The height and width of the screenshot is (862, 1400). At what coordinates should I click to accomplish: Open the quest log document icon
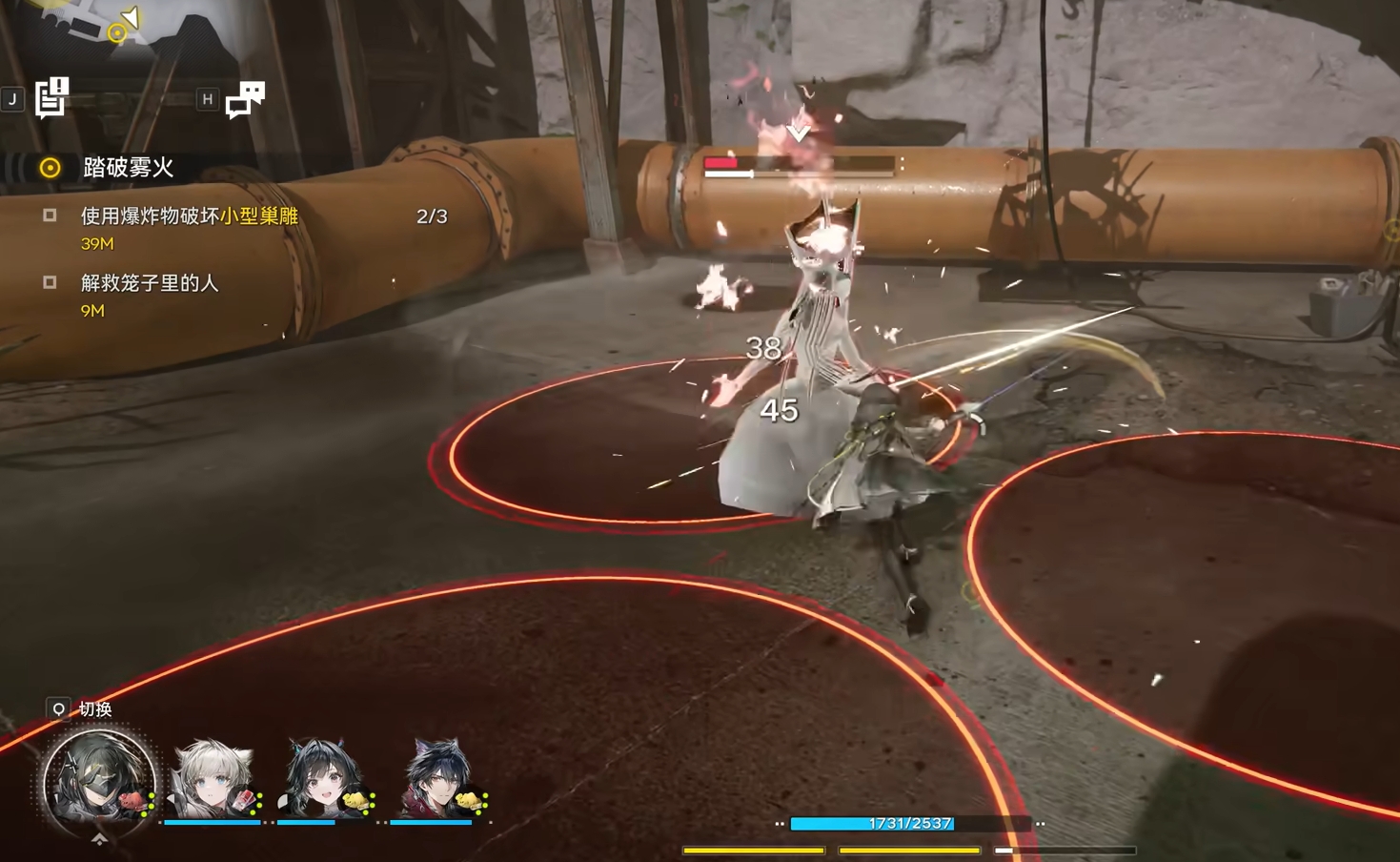click(51, 97)
